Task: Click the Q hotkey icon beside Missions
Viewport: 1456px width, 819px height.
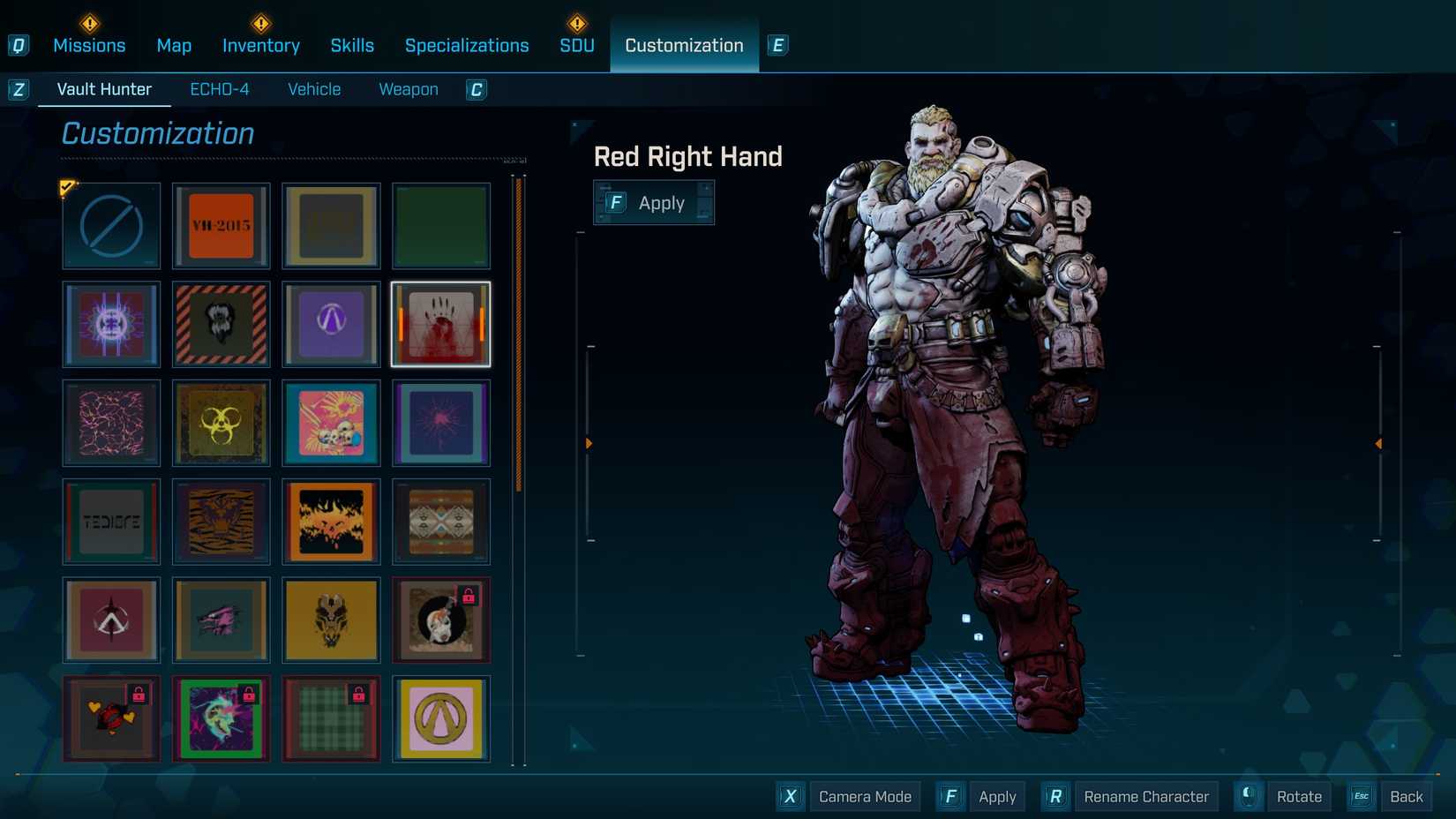Action: (x=19, y=45)
